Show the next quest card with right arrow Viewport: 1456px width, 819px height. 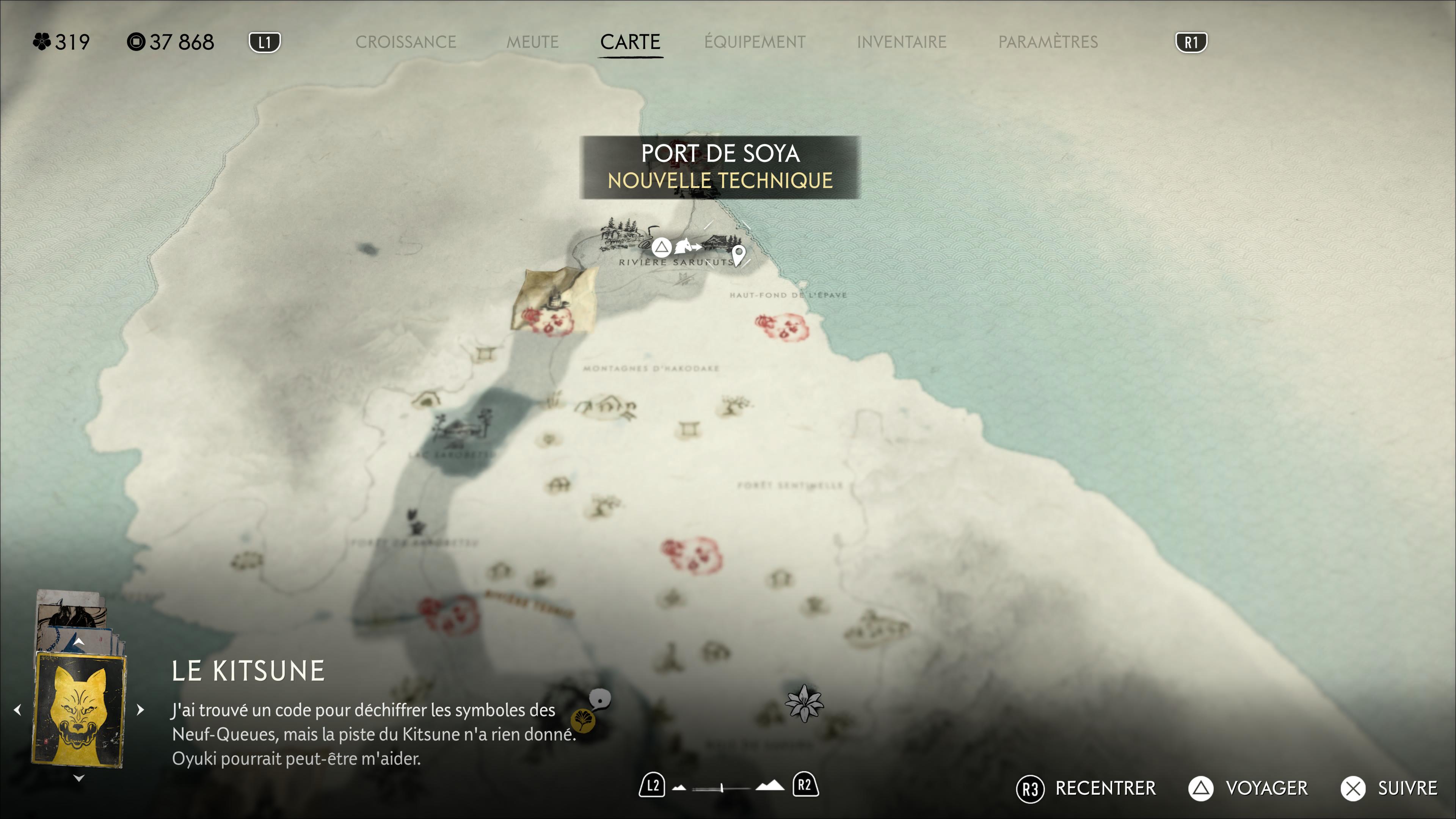point(141,709)
